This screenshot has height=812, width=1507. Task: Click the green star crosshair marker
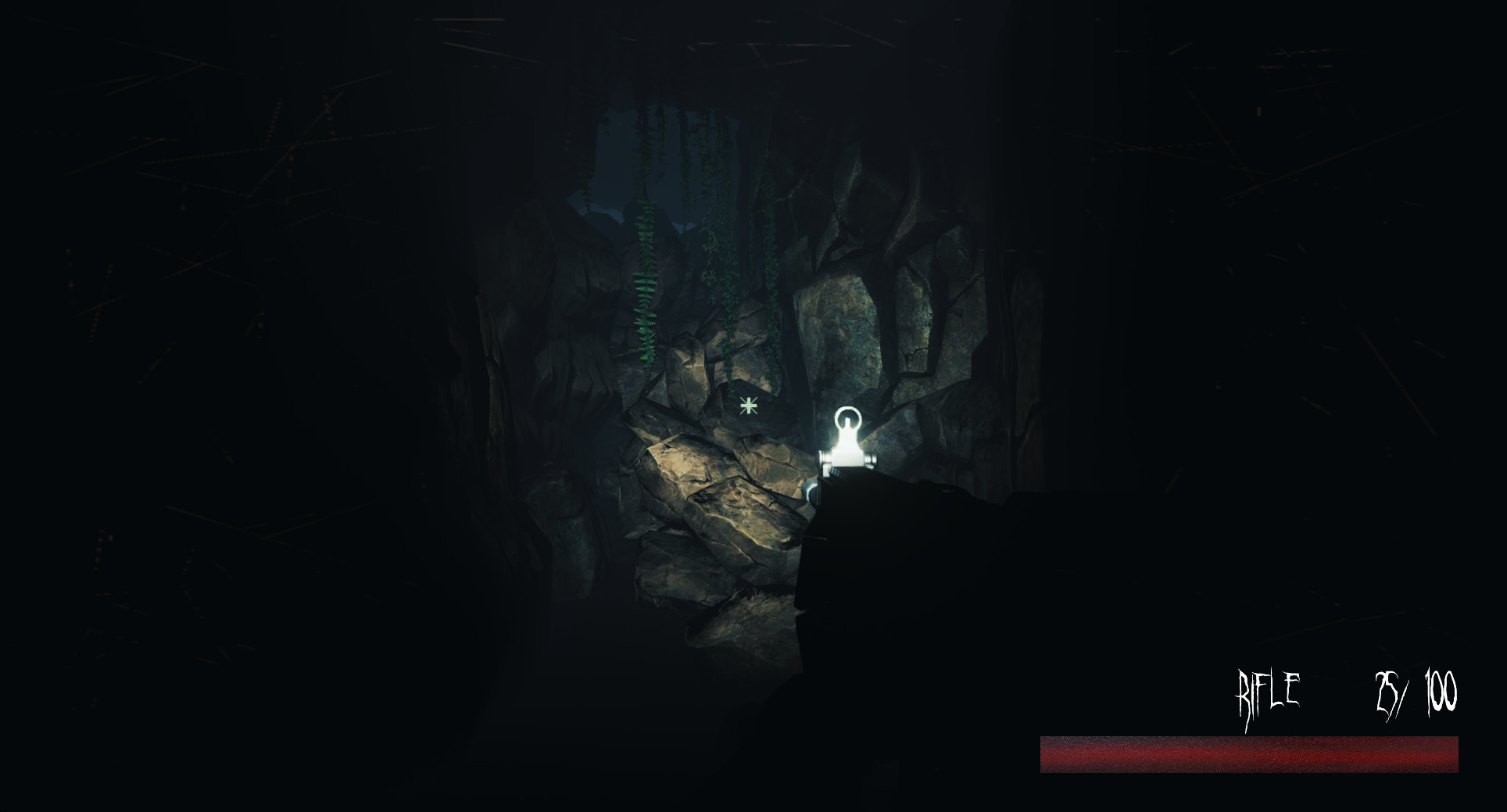(748, 405)
